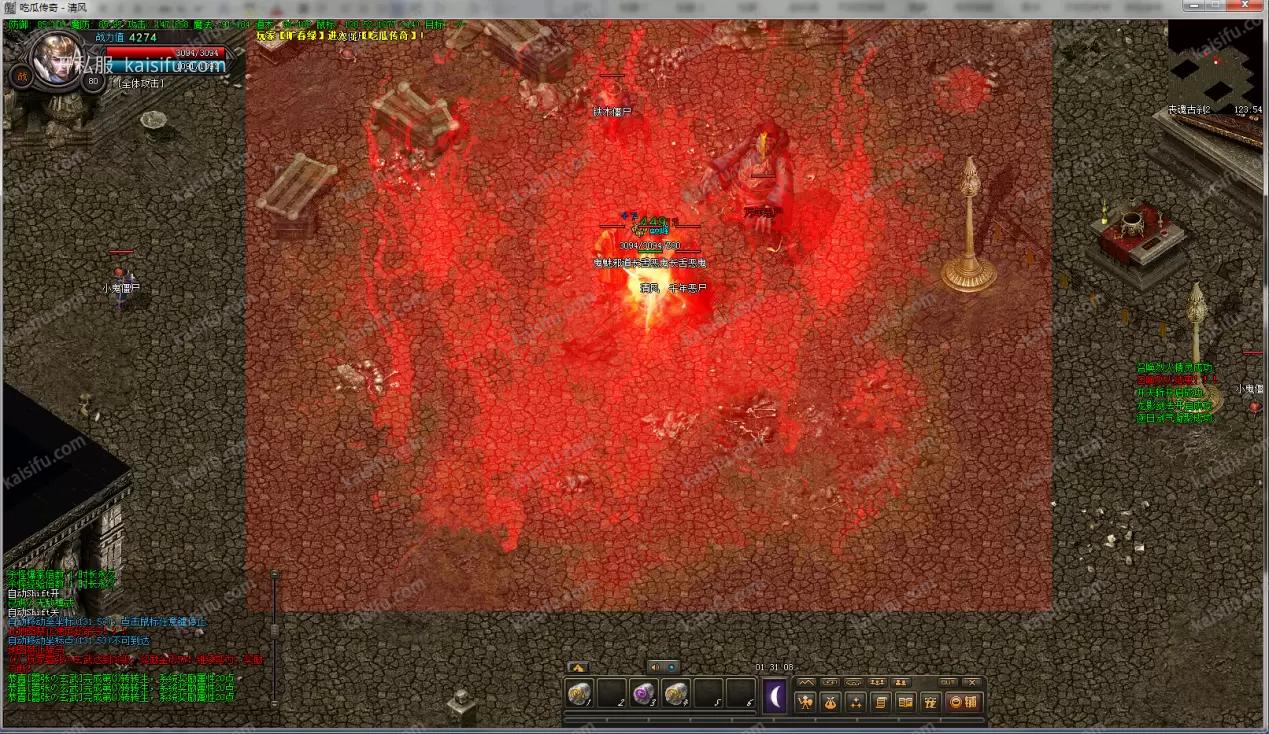Click the player portrait avatar
This screenshot has width=1269, height=734.
click(x=55, y=58)
